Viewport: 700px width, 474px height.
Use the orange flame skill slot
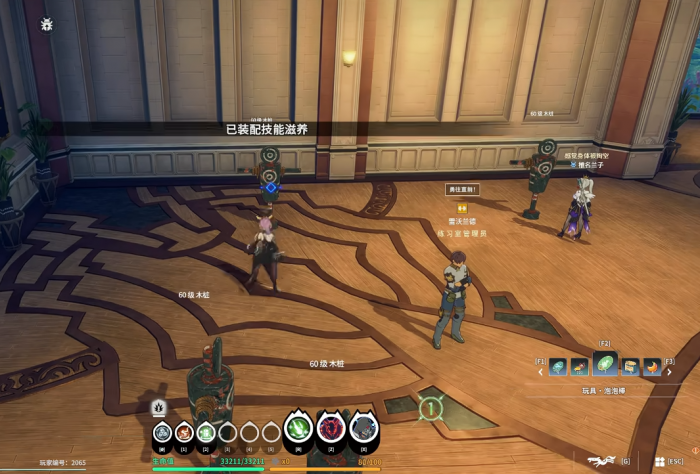184,433
